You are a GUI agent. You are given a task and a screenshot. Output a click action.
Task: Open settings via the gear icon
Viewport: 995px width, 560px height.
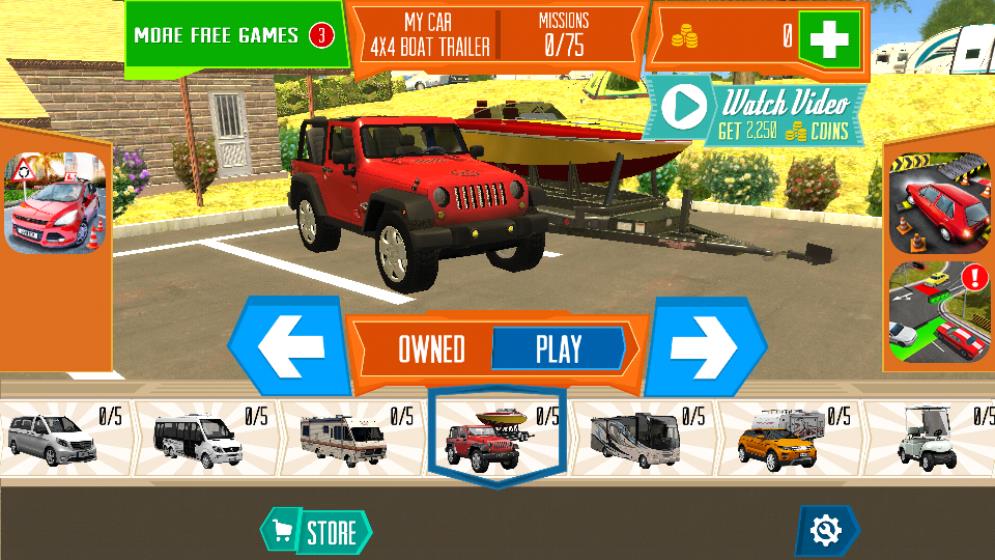click(827, 530)
